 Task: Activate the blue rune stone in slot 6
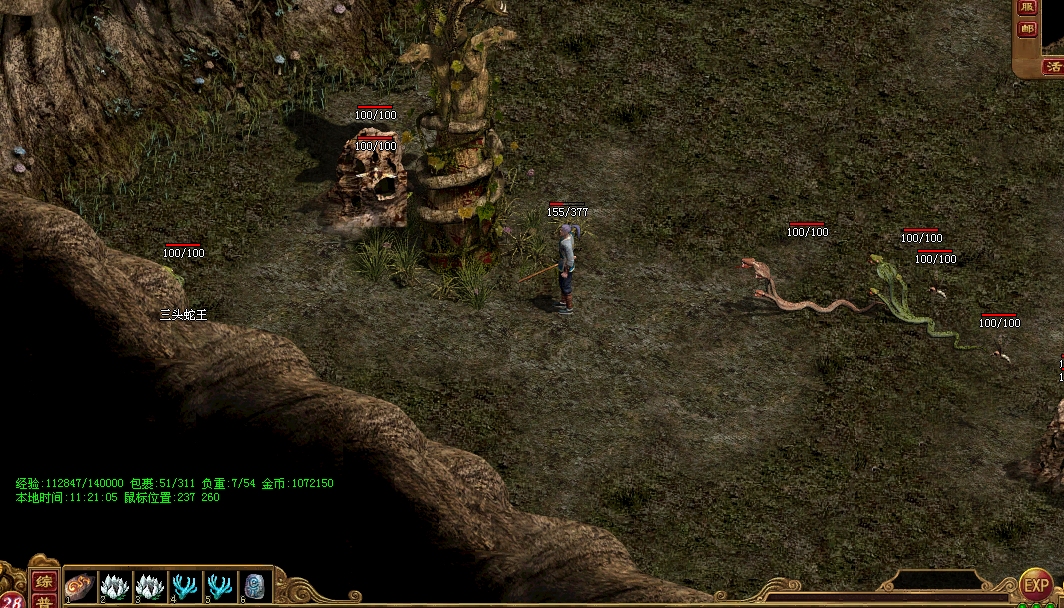(x=256, y=586)
